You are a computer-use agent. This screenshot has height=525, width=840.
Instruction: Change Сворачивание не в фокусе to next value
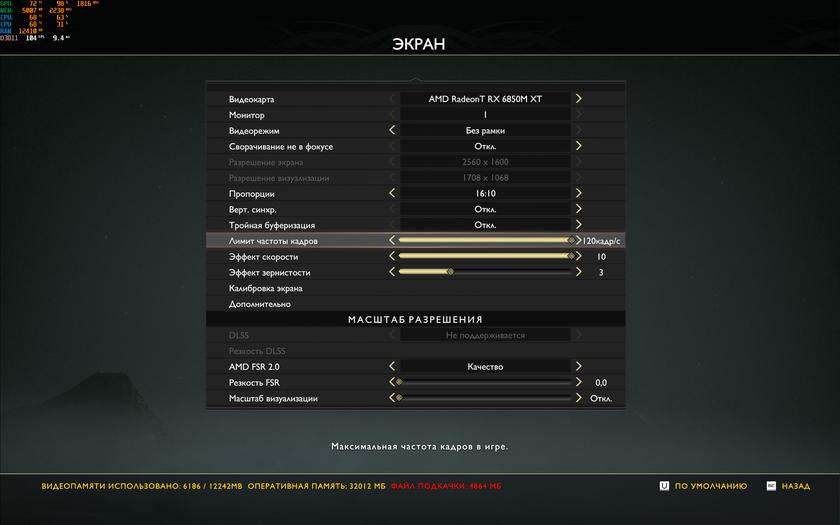578,146
